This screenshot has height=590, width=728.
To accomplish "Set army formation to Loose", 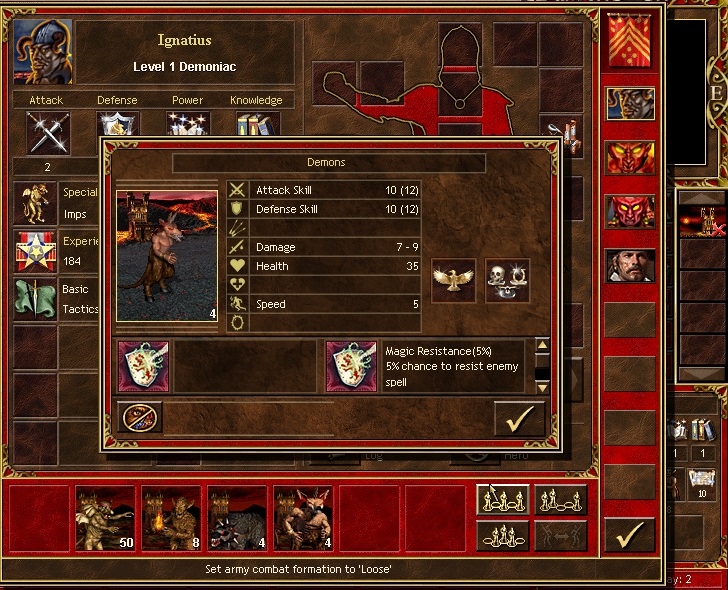I will [501, 500].
